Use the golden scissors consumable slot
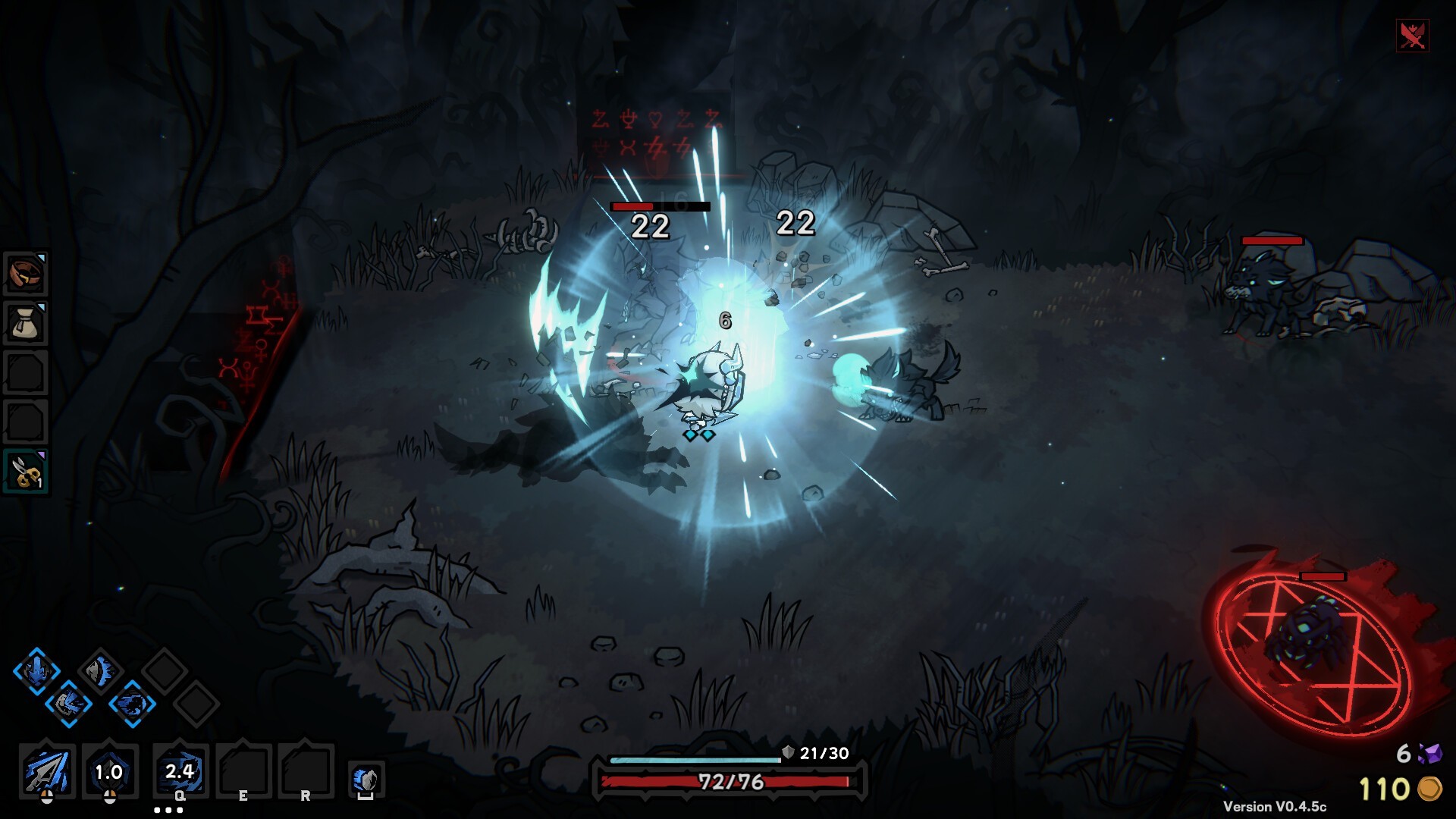Image resolution: width=1456 pixels, height=819 pixels. [x=25, y=471]
